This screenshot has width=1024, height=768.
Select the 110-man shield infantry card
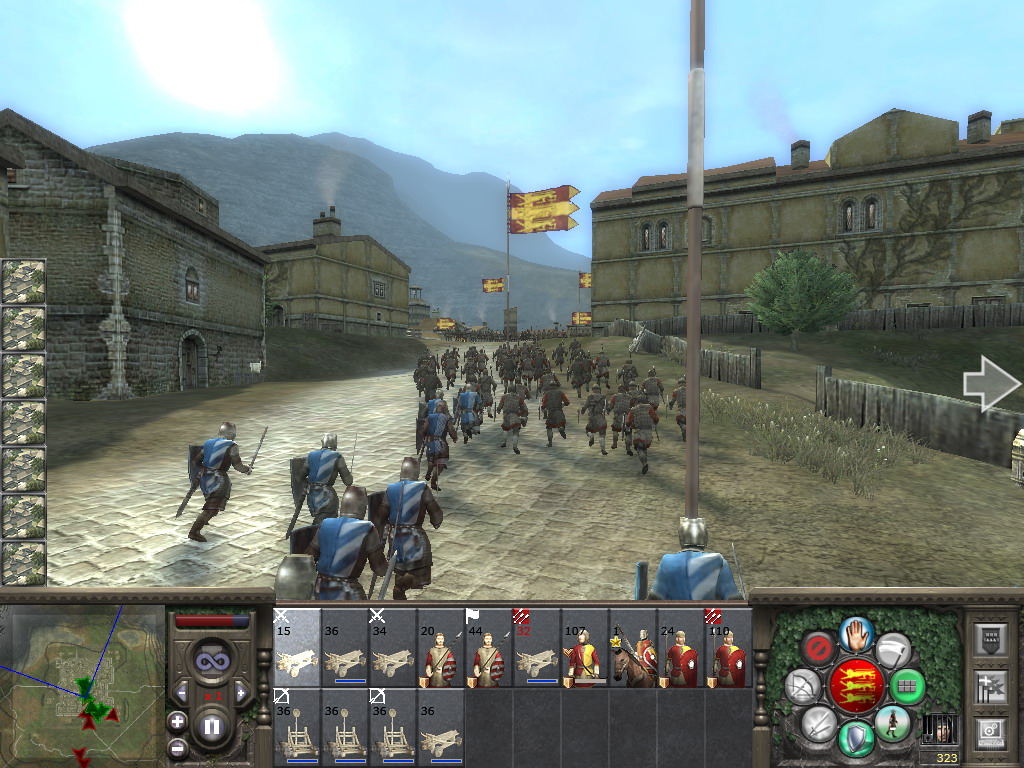(x=729, y=648)
